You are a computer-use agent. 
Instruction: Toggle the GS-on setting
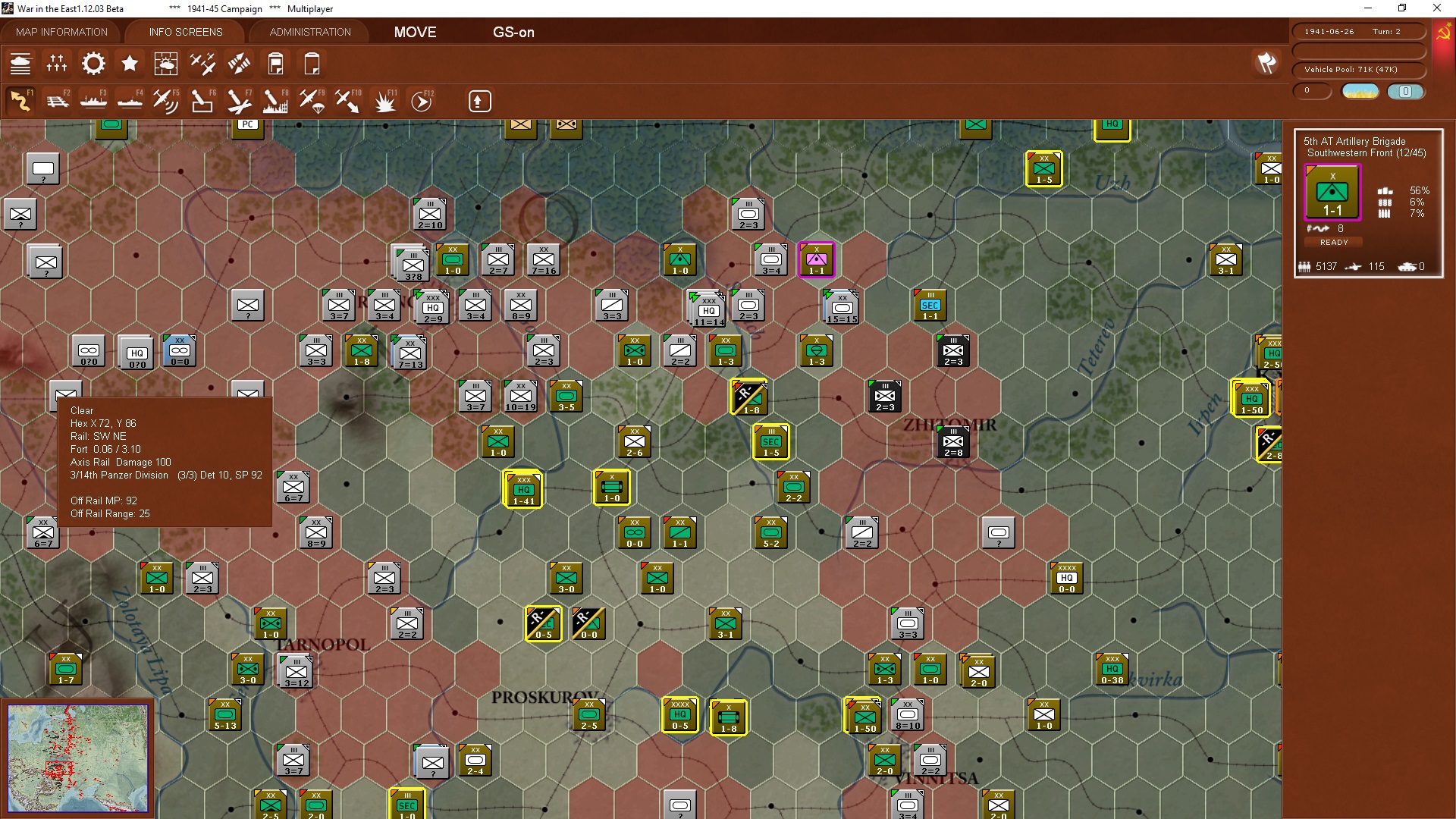(x=514, y=32)
